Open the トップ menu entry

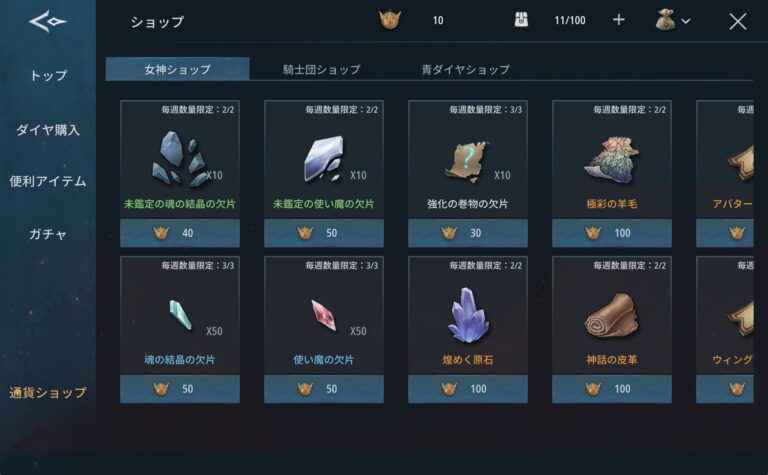[x=48, y=76]
